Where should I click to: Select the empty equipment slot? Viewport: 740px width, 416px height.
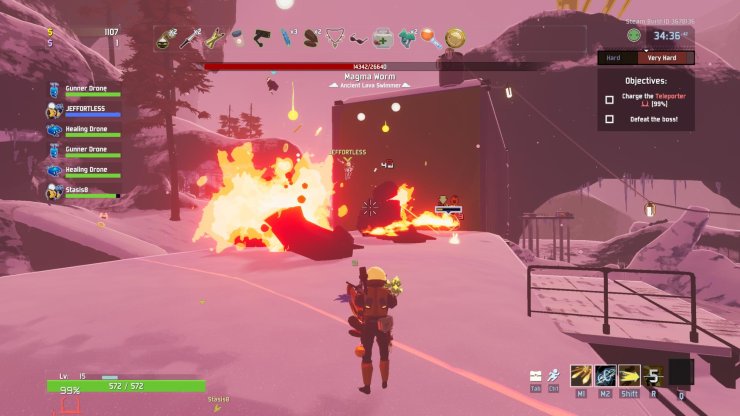pyautogui.click(x=681, y=373)
